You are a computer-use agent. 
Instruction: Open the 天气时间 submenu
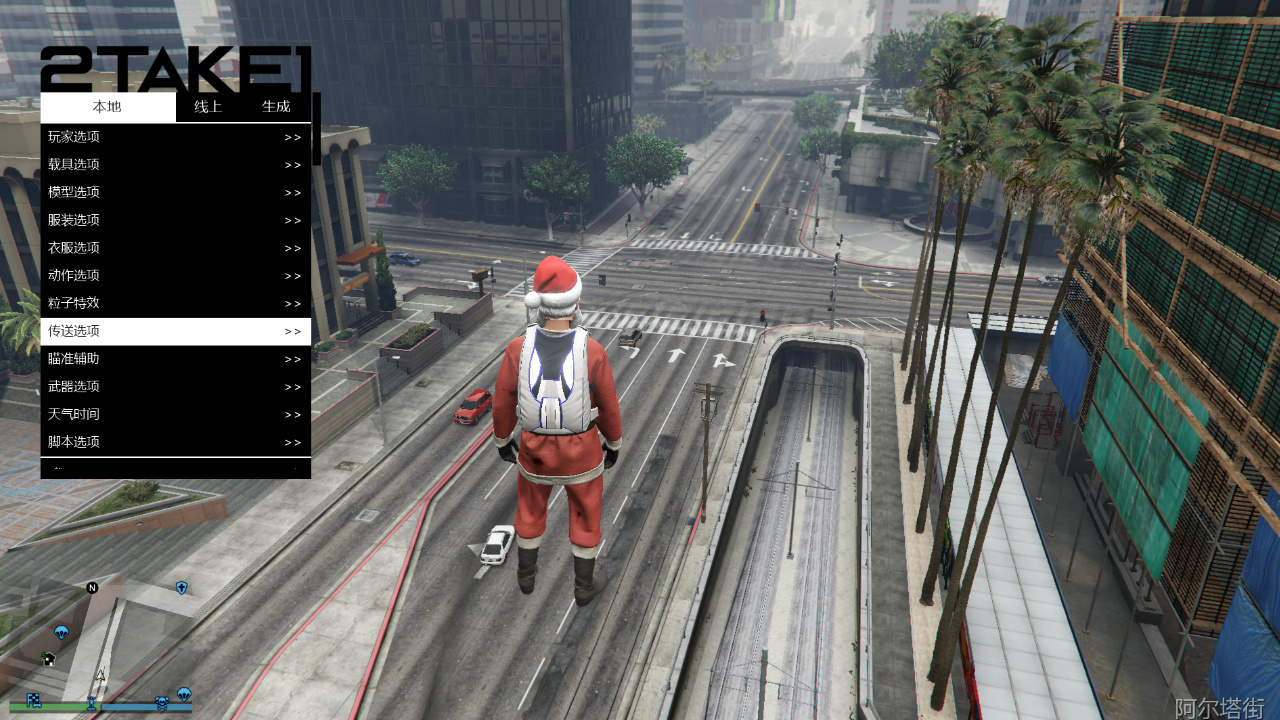[x=175, y=414]
